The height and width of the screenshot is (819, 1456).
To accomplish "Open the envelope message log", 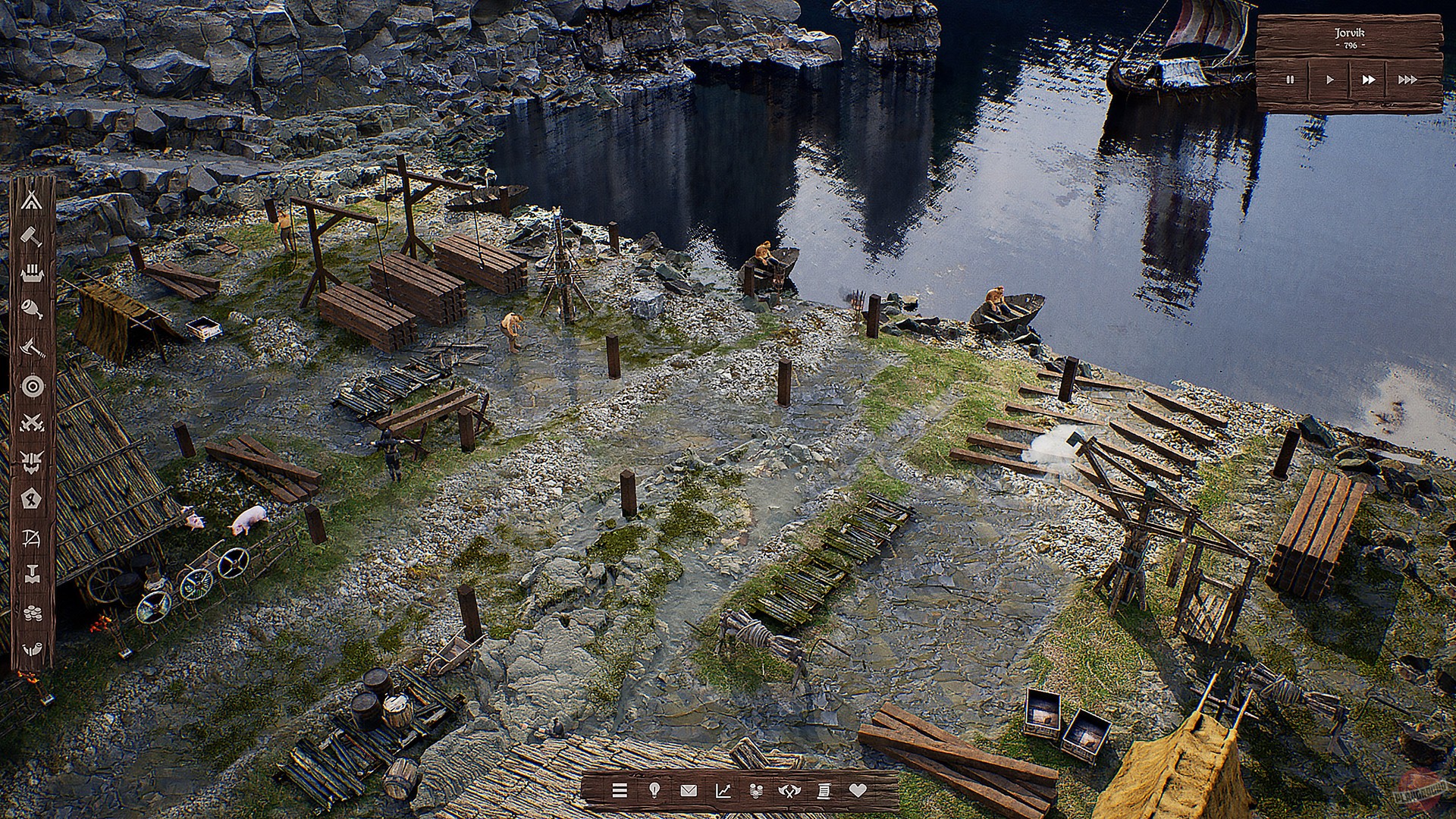I will [689, 790].
